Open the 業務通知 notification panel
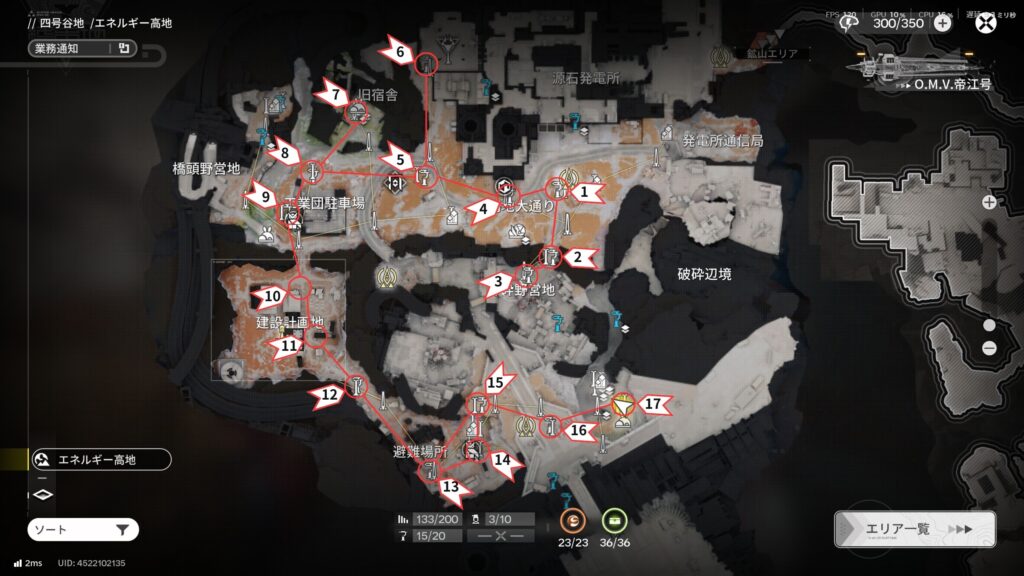This screenshot has height=576, width=1024. pos(82,47)
